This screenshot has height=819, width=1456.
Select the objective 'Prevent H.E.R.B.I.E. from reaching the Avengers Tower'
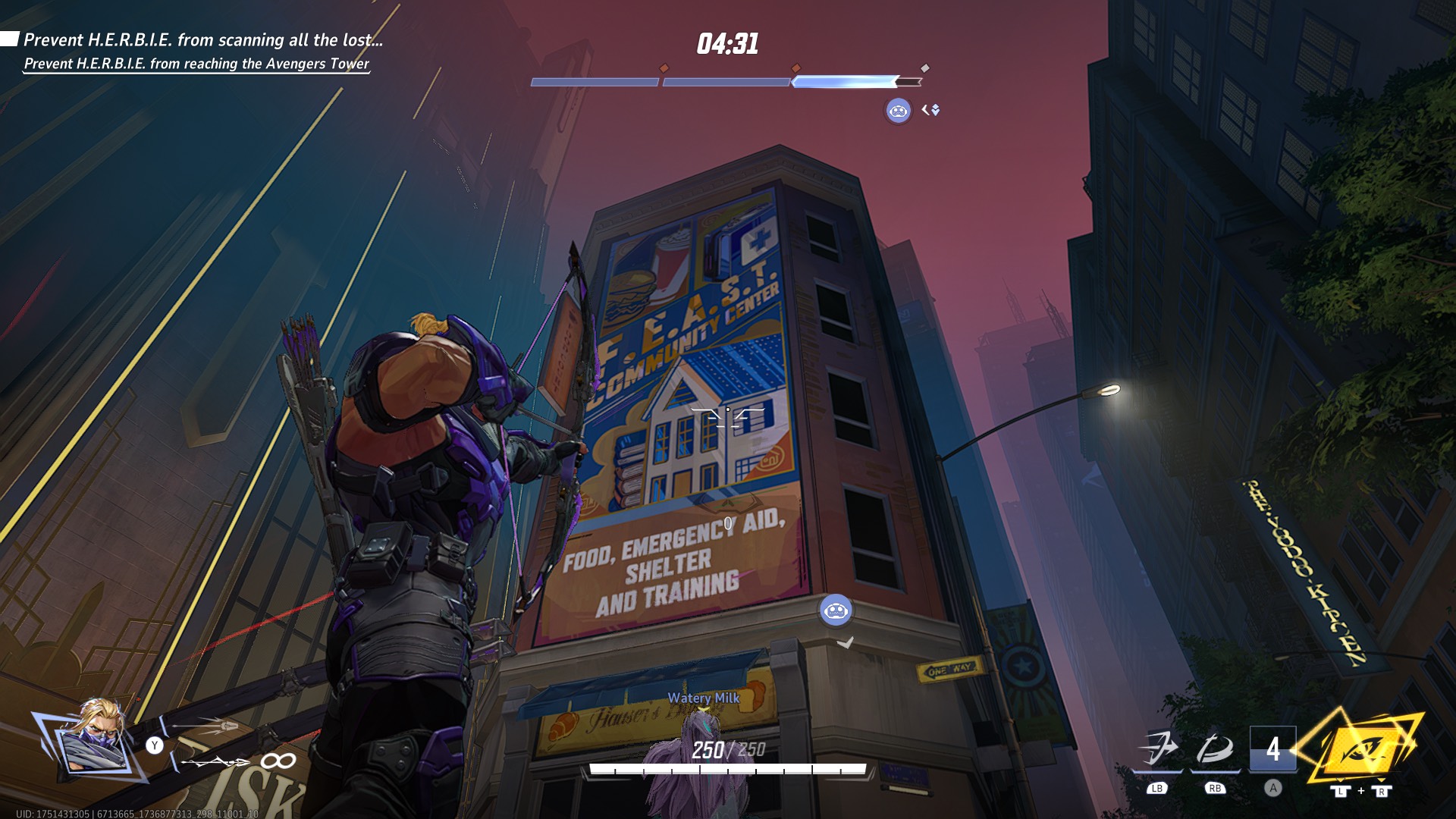[x=196, y=66]
